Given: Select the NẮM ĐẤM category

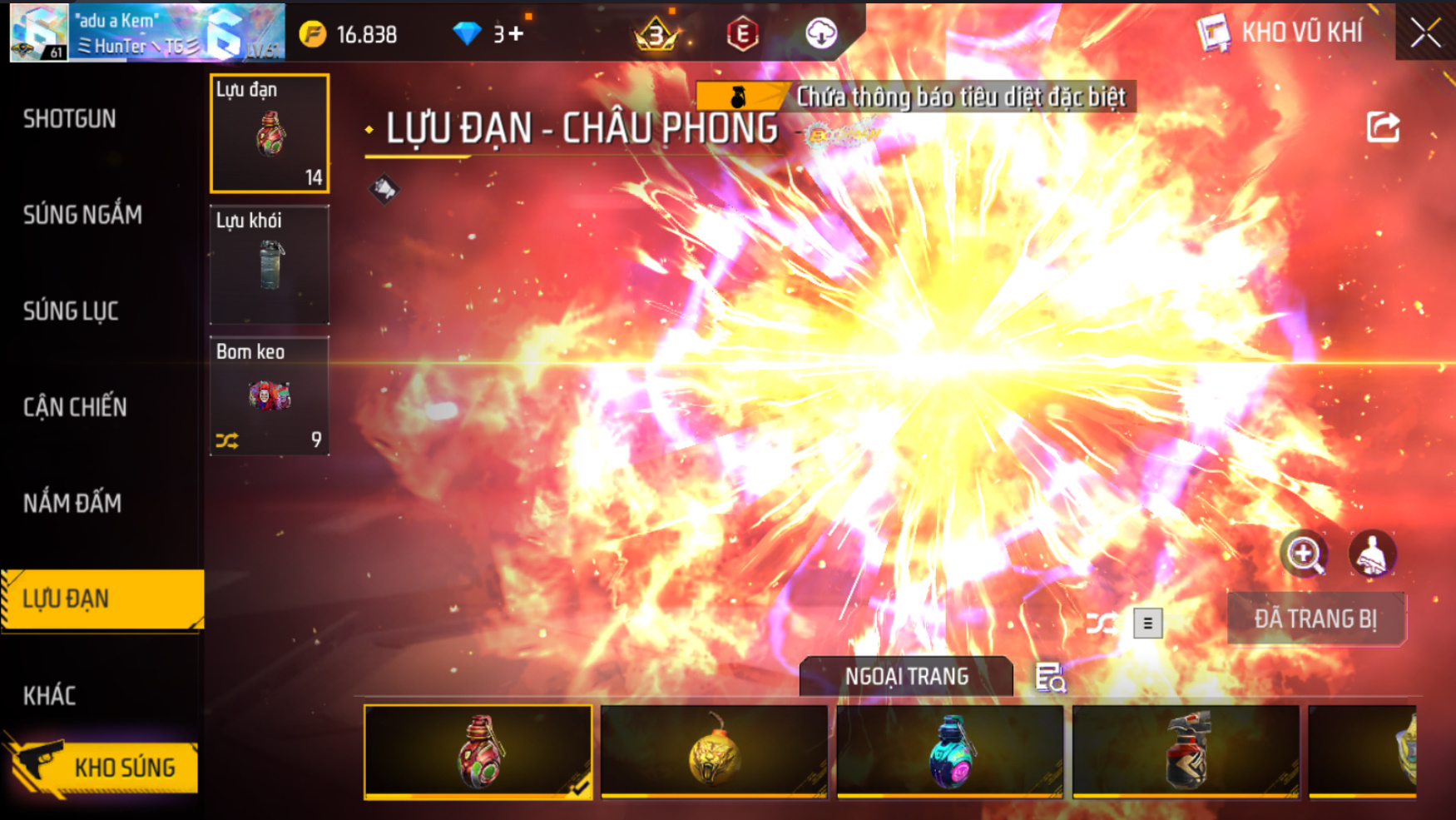Looking at the screenshot, I should tap(72, 503).
